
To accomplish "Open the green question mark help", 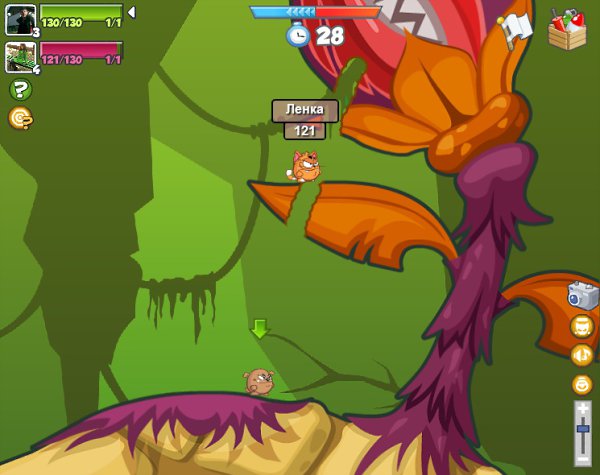I will pyautogui.click(x=20, y=89).
